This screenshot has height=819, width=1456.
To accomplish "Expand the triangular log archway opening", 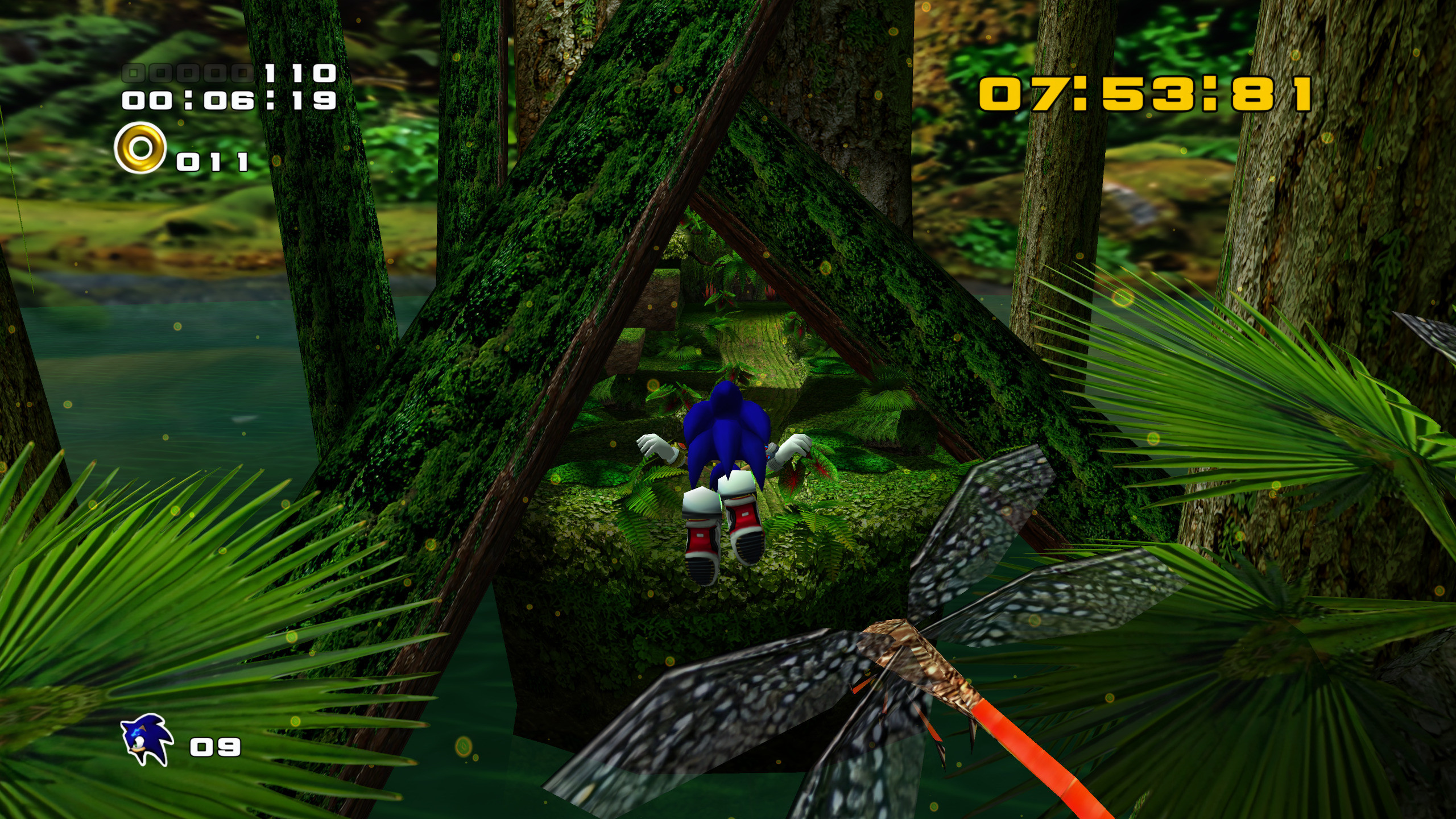I will [x=722, y=318].
